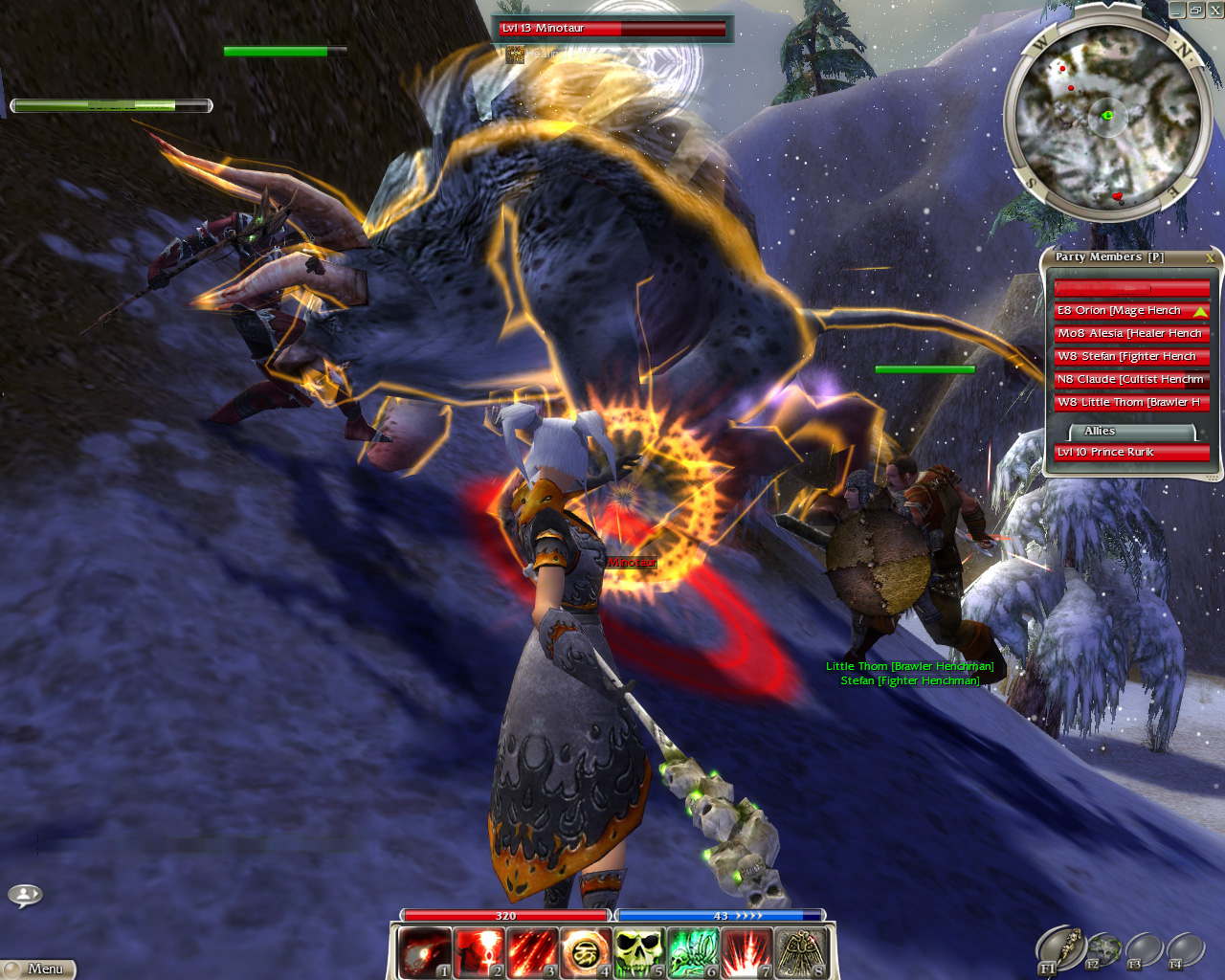Activate the red burst skill in slot 7
Screen dimensions: 1225x980
(x=746, y=953)
